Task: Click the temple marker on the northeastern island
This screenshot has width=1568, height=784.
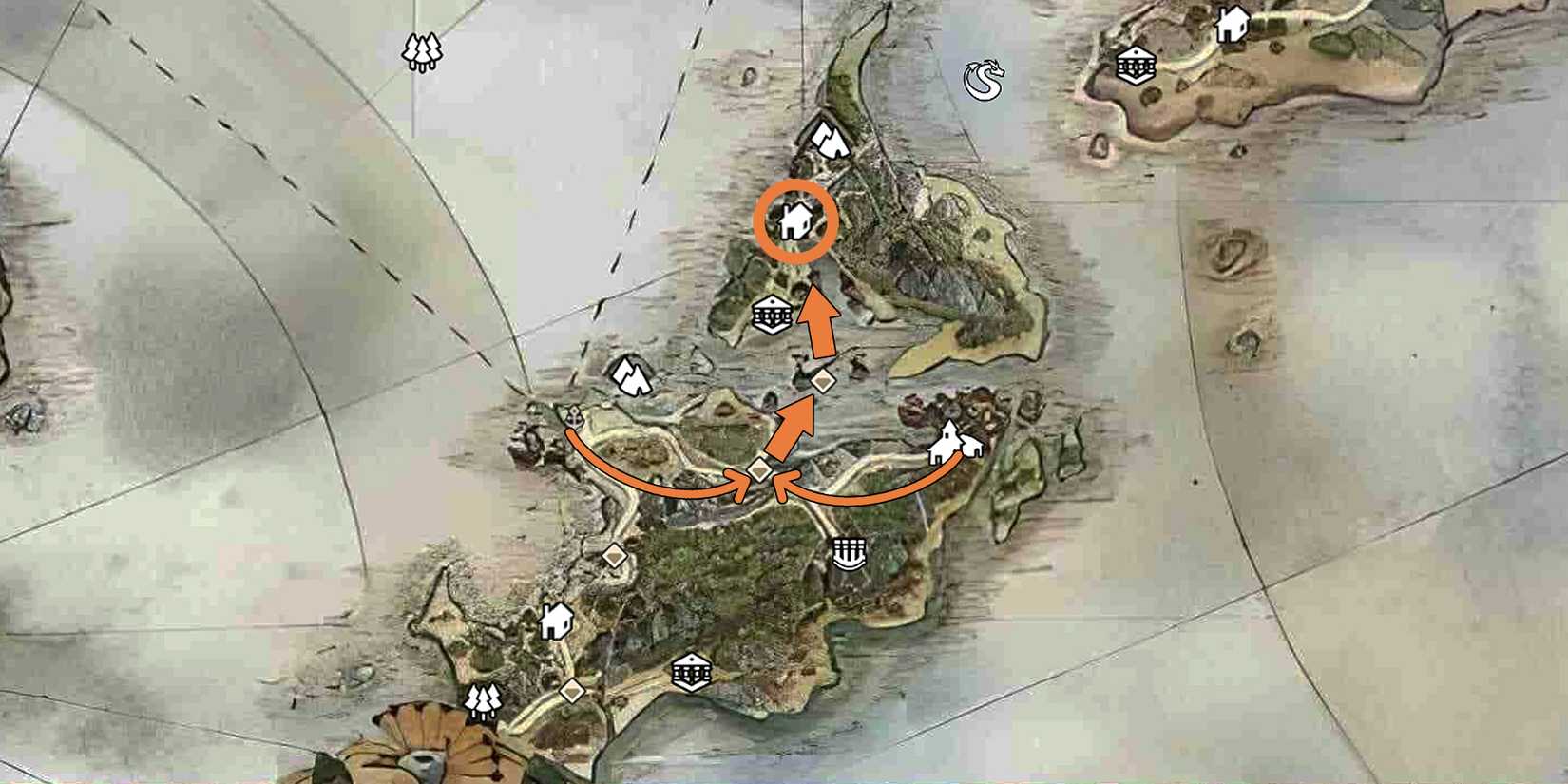Action: tap(1134, 67)
